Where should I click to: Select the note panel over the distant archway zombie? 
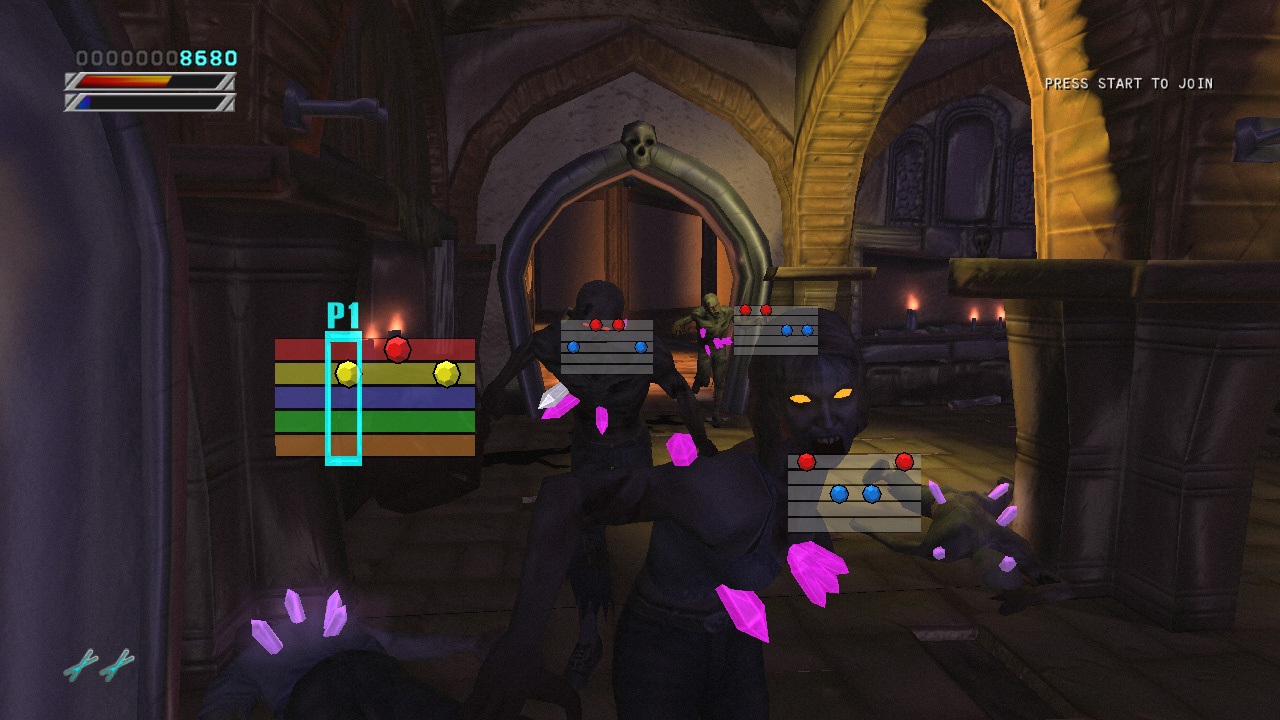[776, 330]
